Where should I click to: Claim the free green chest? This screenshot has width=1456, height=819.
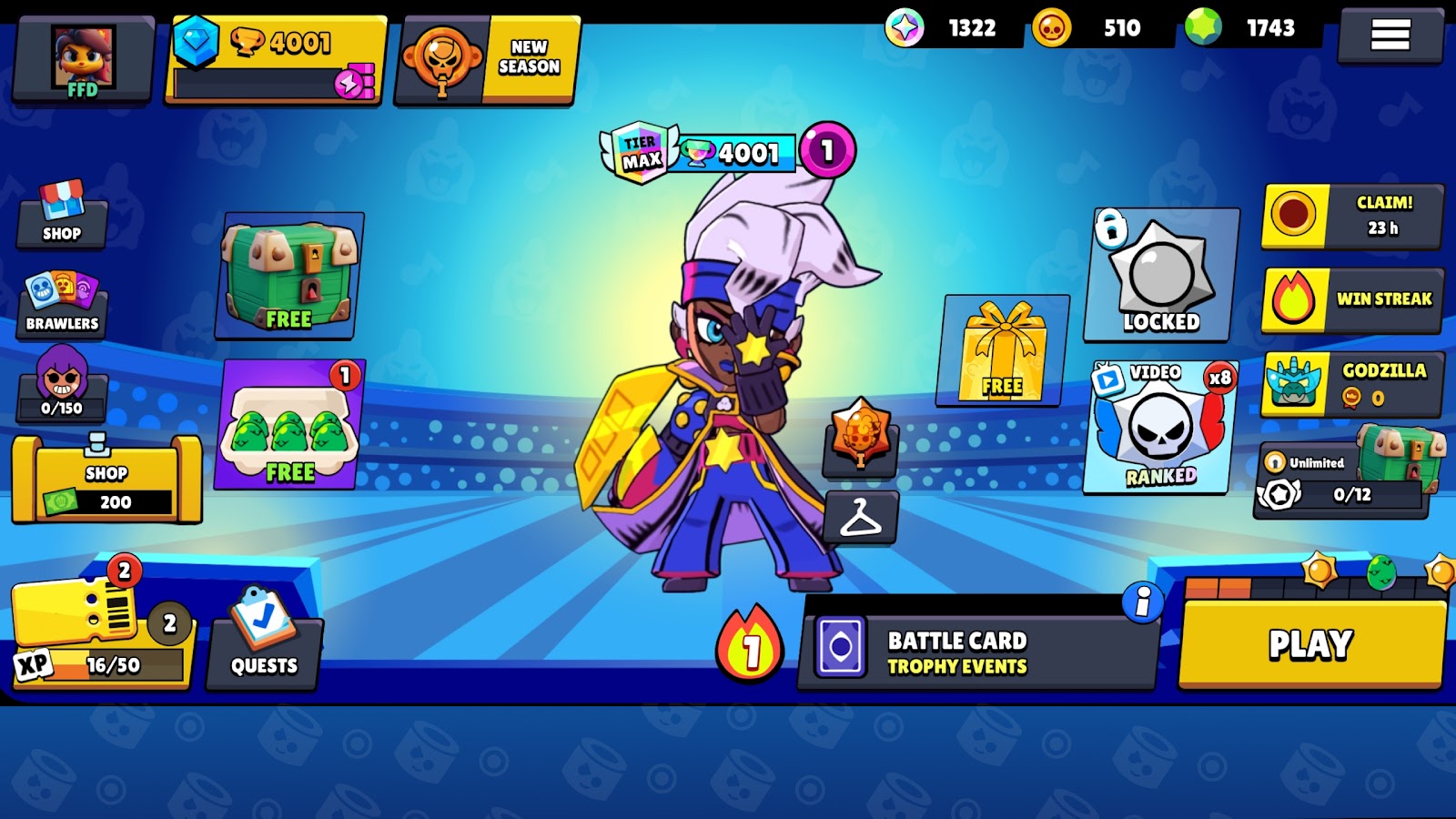point(289,276)
